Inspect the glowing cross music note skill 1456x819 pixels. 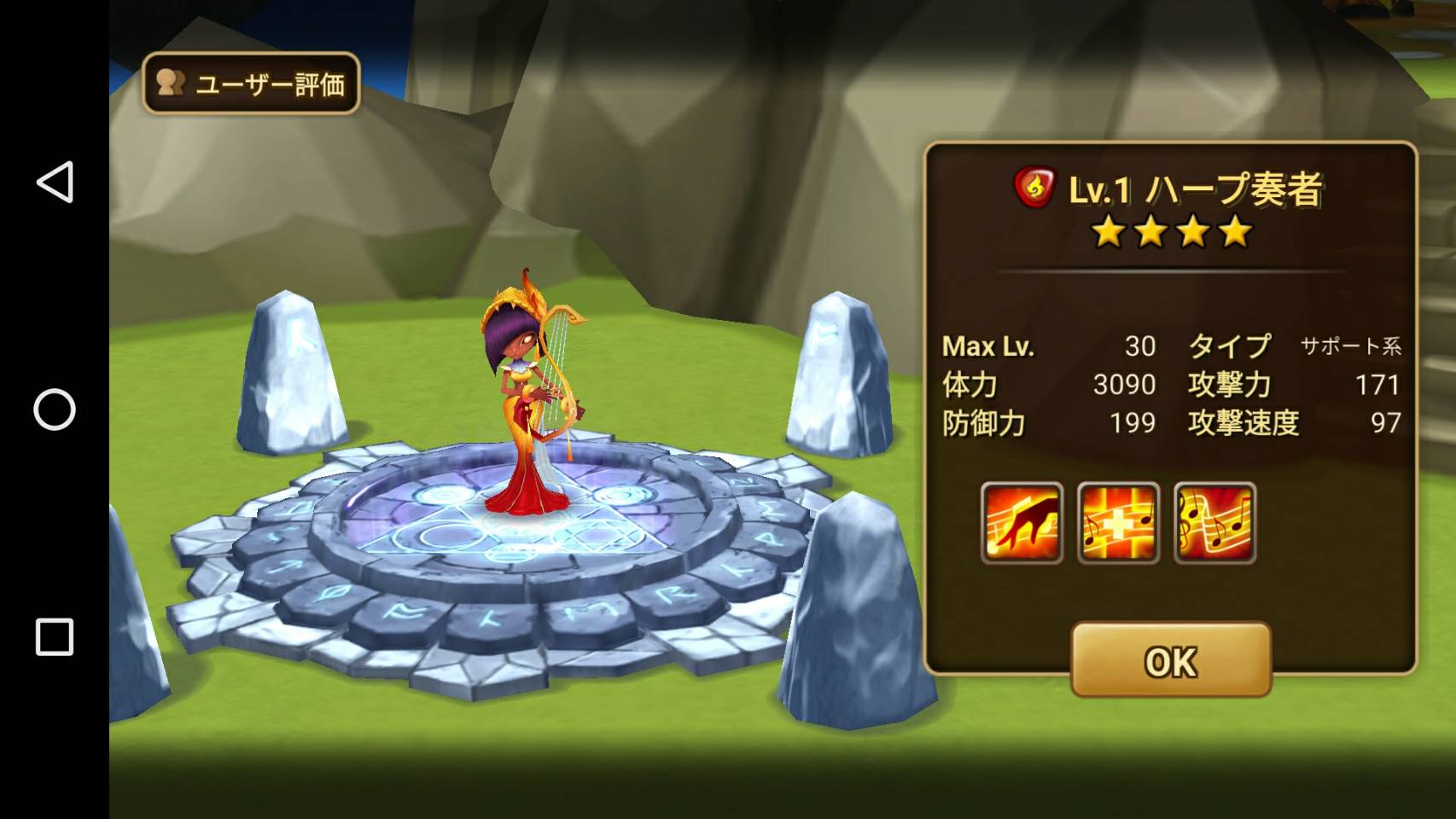[1118, 522]
